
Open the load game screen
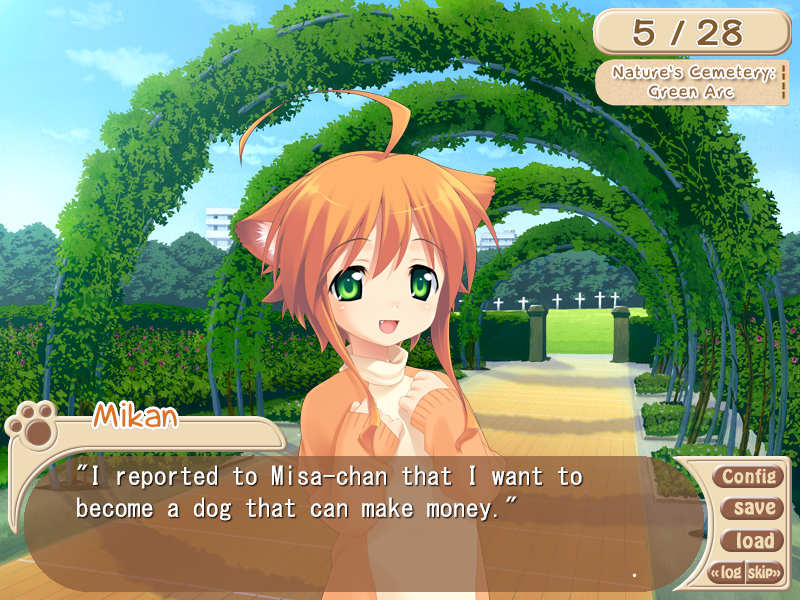coord(753,541)
